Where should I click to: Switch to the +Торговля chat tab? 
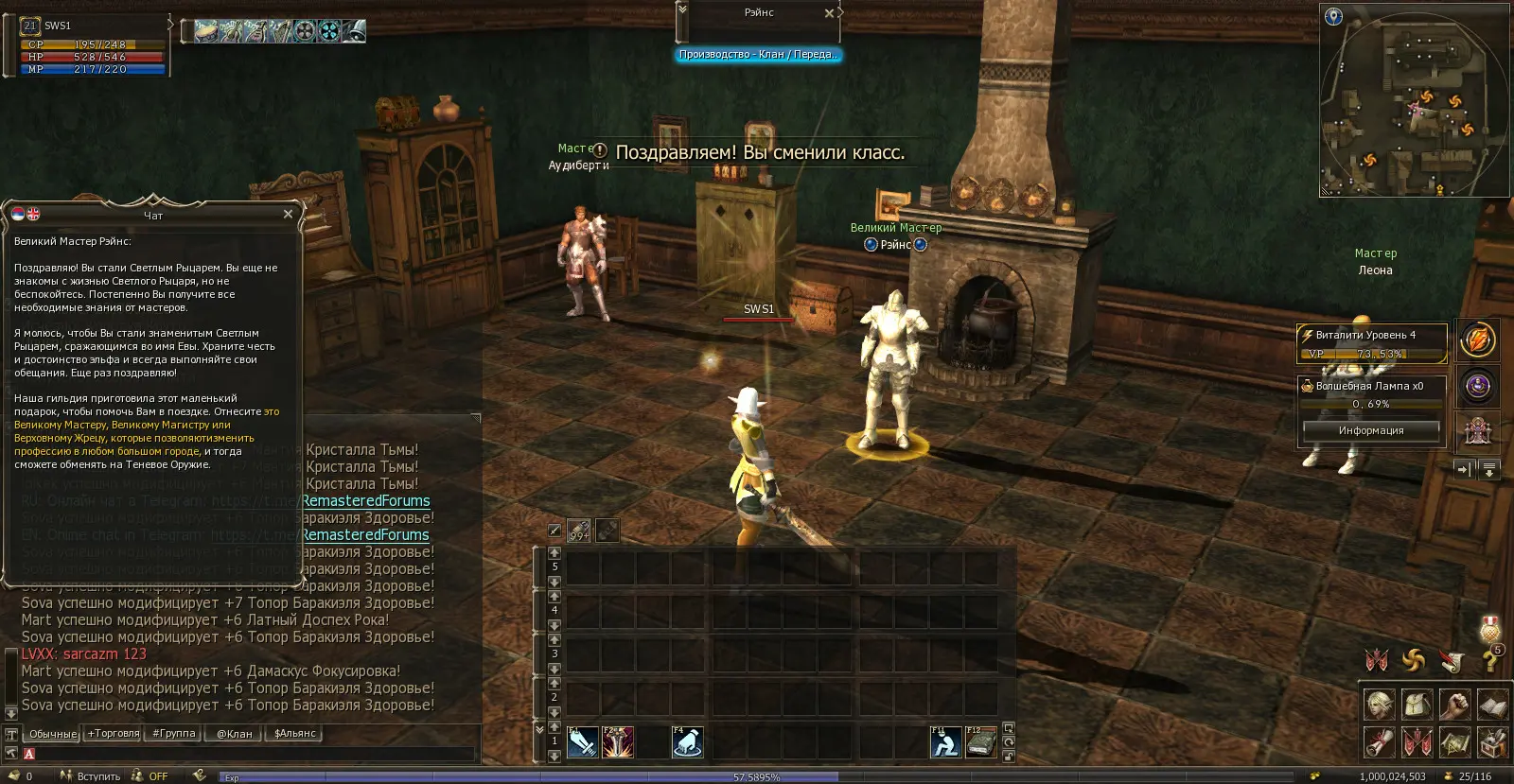(x=114, y=733)
